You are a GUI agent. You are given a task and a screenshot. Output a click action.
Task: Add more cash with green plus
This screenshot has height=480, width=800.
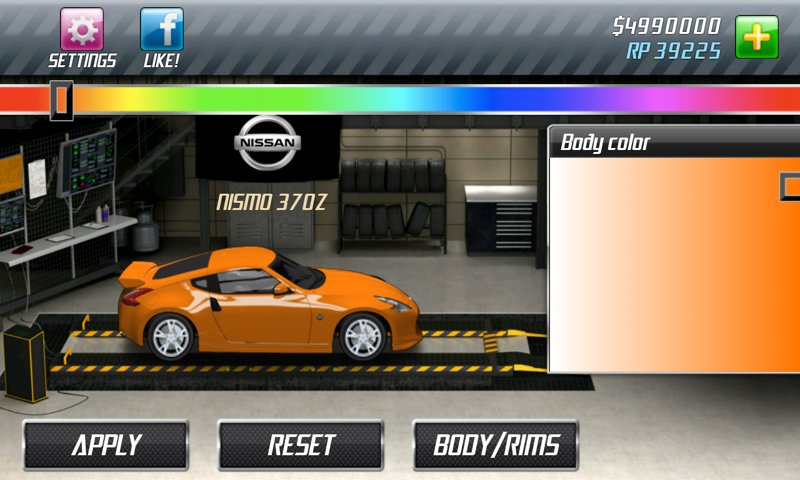756,37
